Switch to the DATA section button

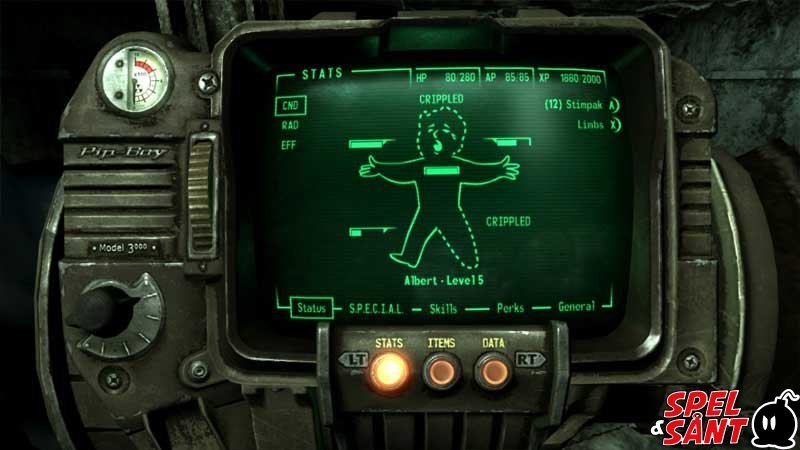492,370
